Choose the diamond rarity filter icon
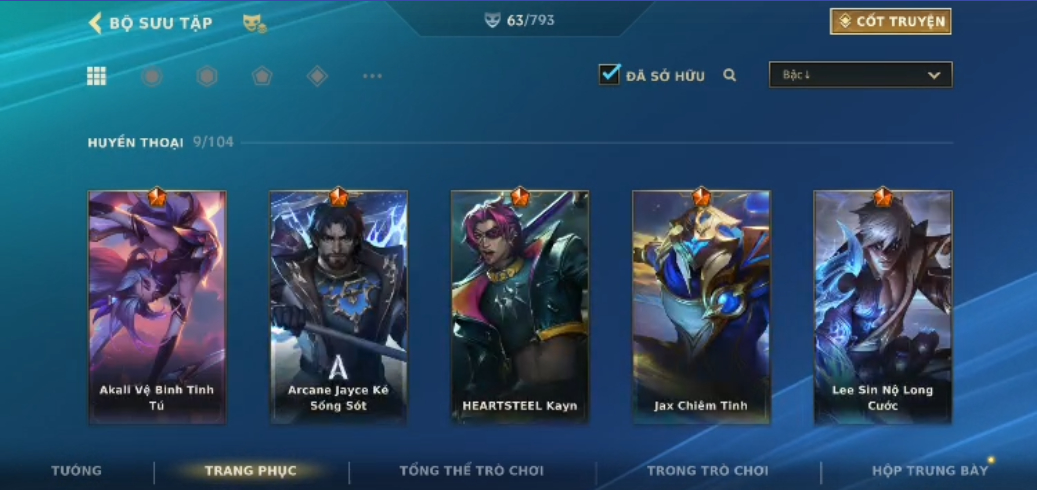The width and height of the screenshot is (1037, 490). [x=317, y=76]
